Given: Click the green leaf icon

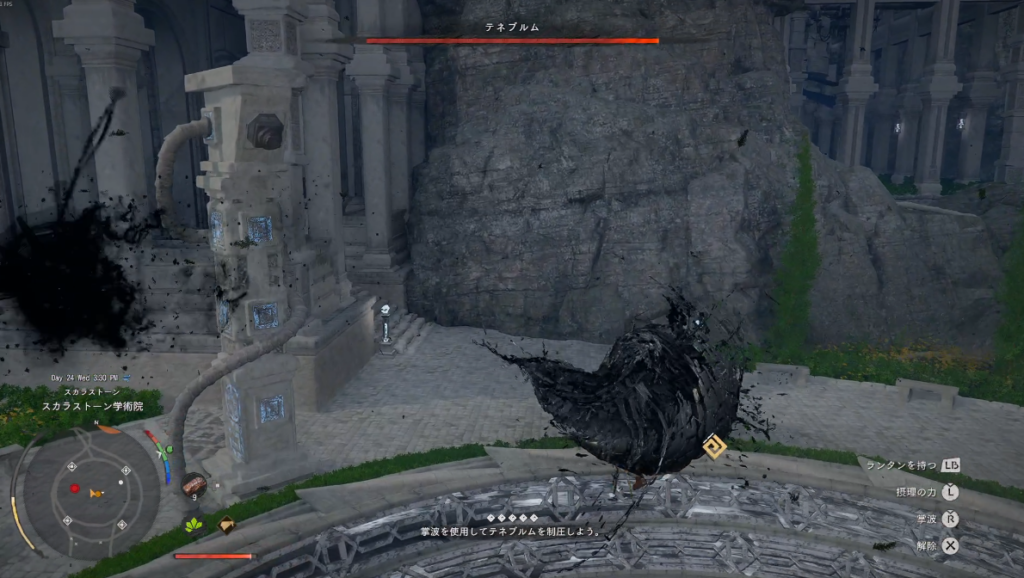Looking at the screenshot, I should pyautogui.click(x=194, y=524).
